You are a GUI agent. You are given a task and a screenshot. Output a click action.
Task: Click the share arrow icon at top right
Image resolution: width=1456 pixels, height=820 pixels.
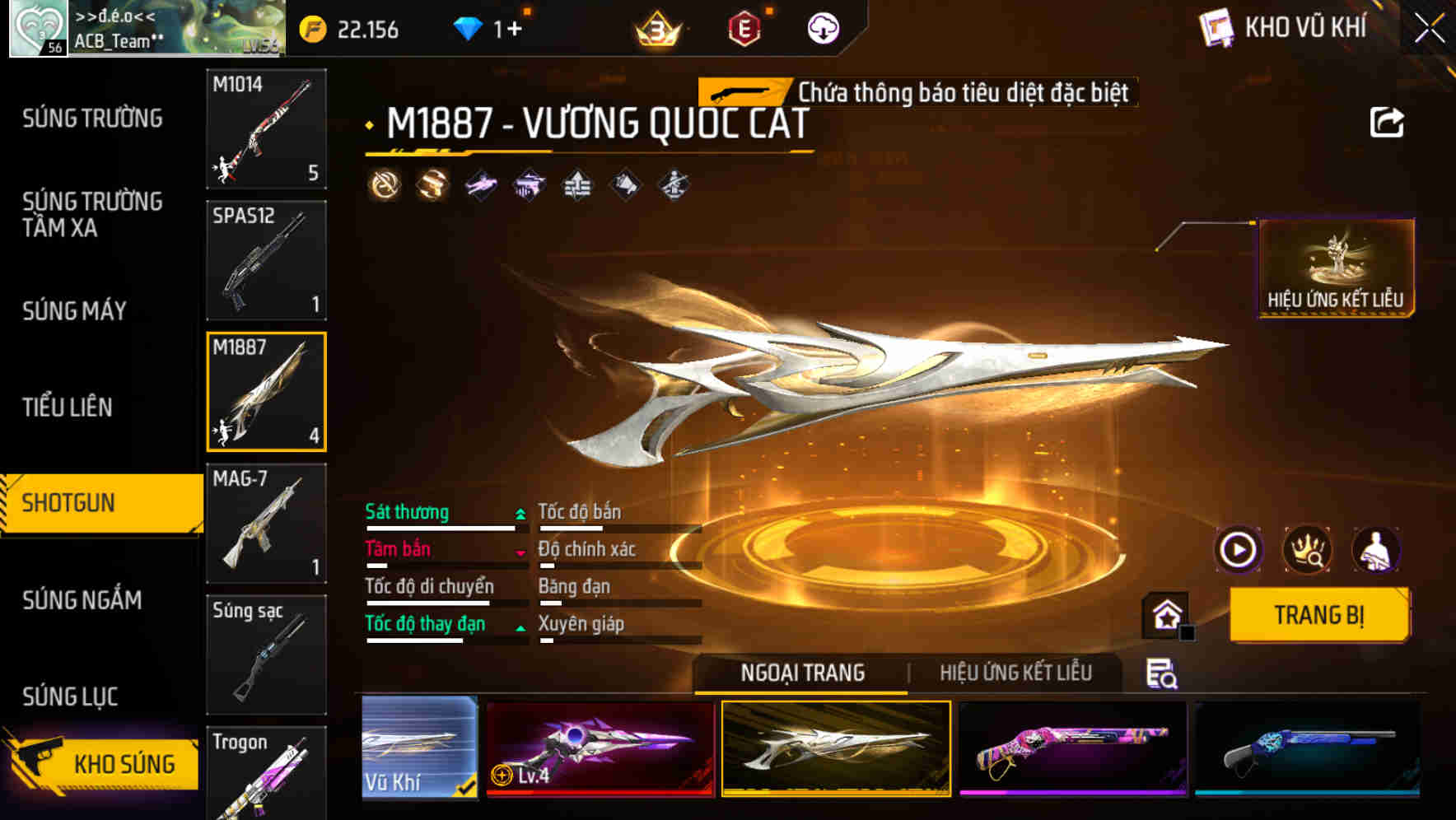click(x=1388, y=120)
